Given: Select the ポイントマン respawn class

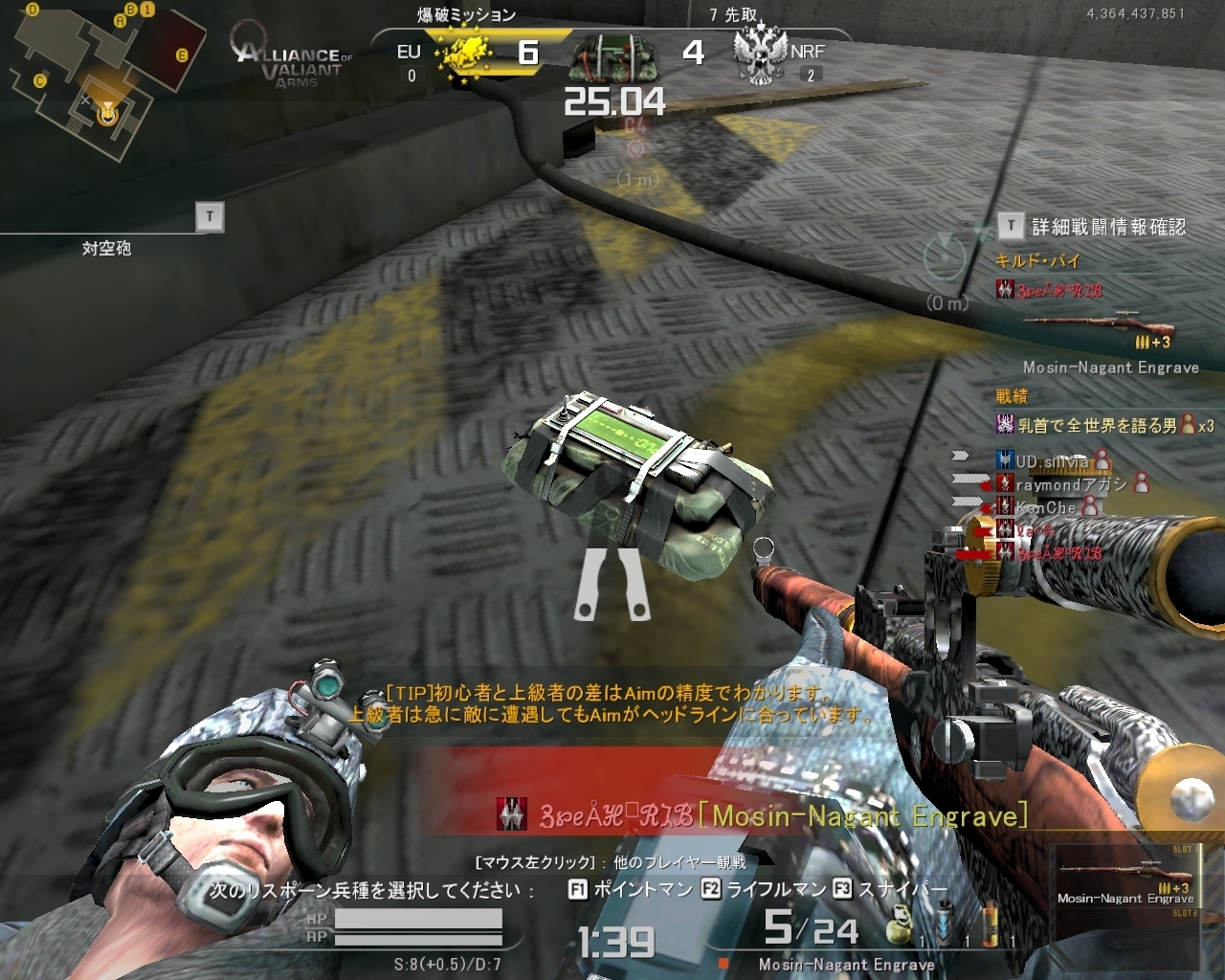Looking at the screenshot, I should (631, 889).
